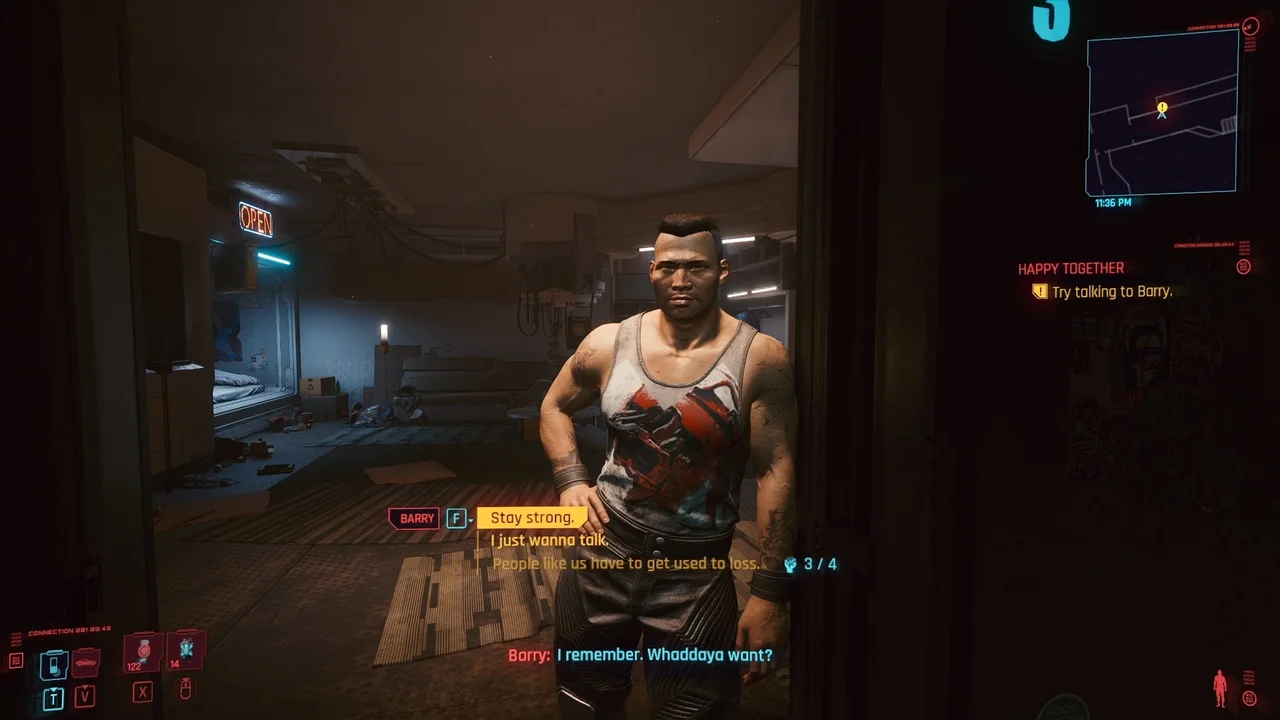Screen dimensions: 1280x720
Task: Click the yellow quest marker on the minimap
Action: tap(1161, 106)
